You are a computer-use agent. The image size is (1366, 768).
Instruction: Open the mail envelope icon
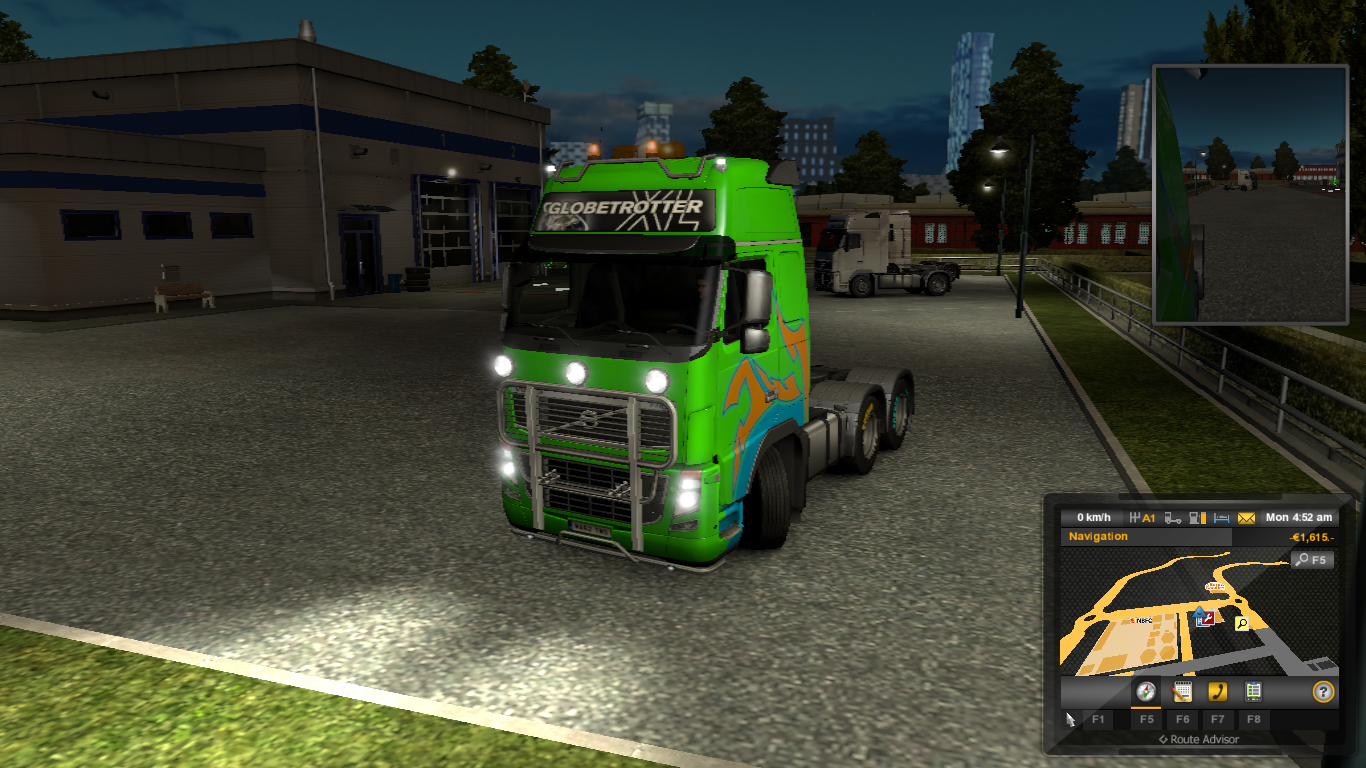coord(1245,517)
